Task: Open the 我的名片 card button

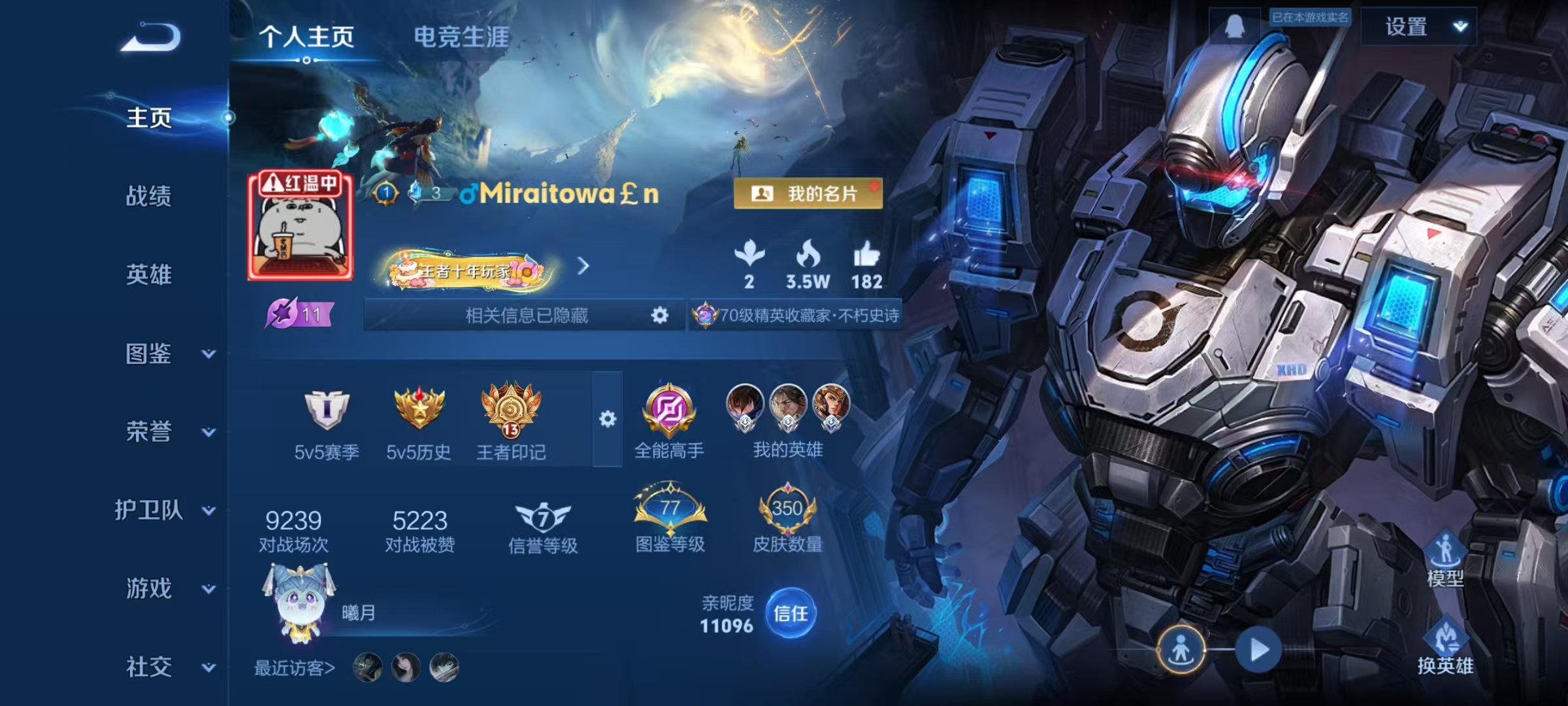Action: coord(810,192)
